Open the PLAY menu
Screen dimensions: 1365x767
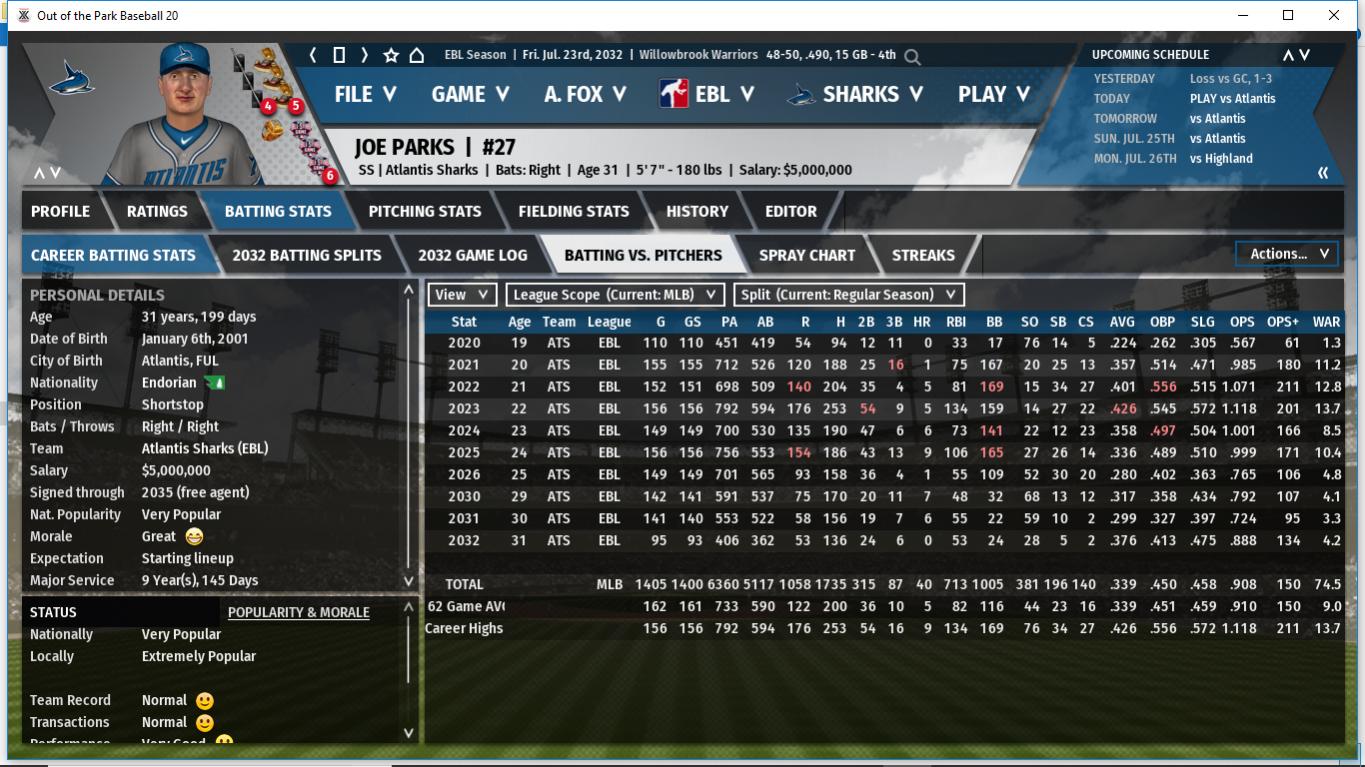[x=993, y=94]
